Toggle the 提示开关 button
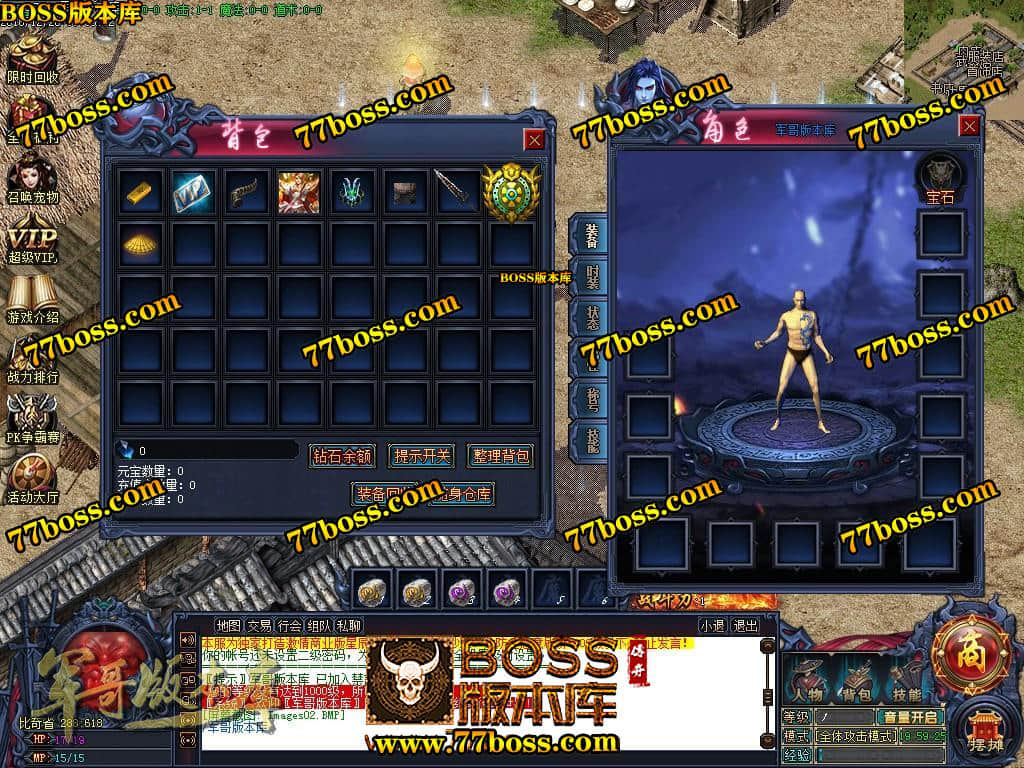Viewport: 1024px width, 768px height. tap(421, 456)
